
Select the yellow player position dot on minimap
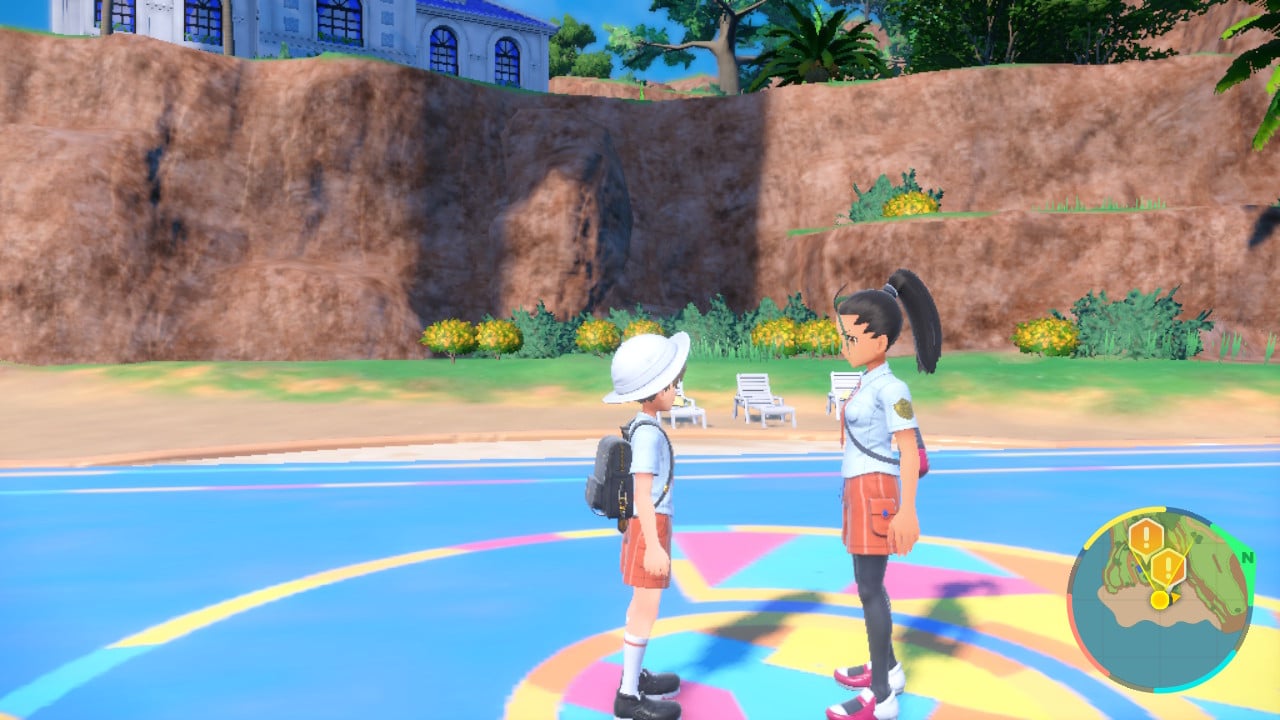(x=1159, y=599)
